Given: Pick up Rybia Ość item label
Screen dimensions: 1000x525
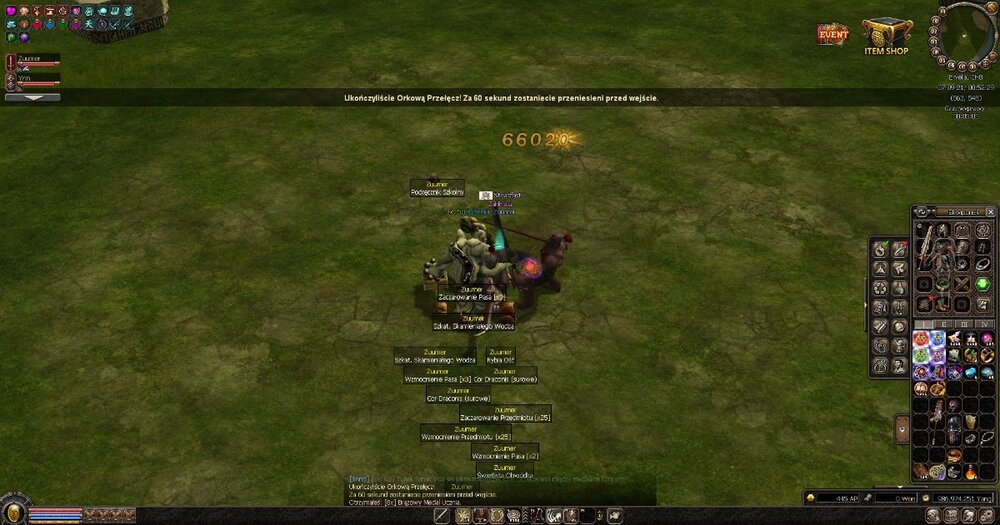Looking at the screenshot, I should pyautogui.click(x=500, y=359).
